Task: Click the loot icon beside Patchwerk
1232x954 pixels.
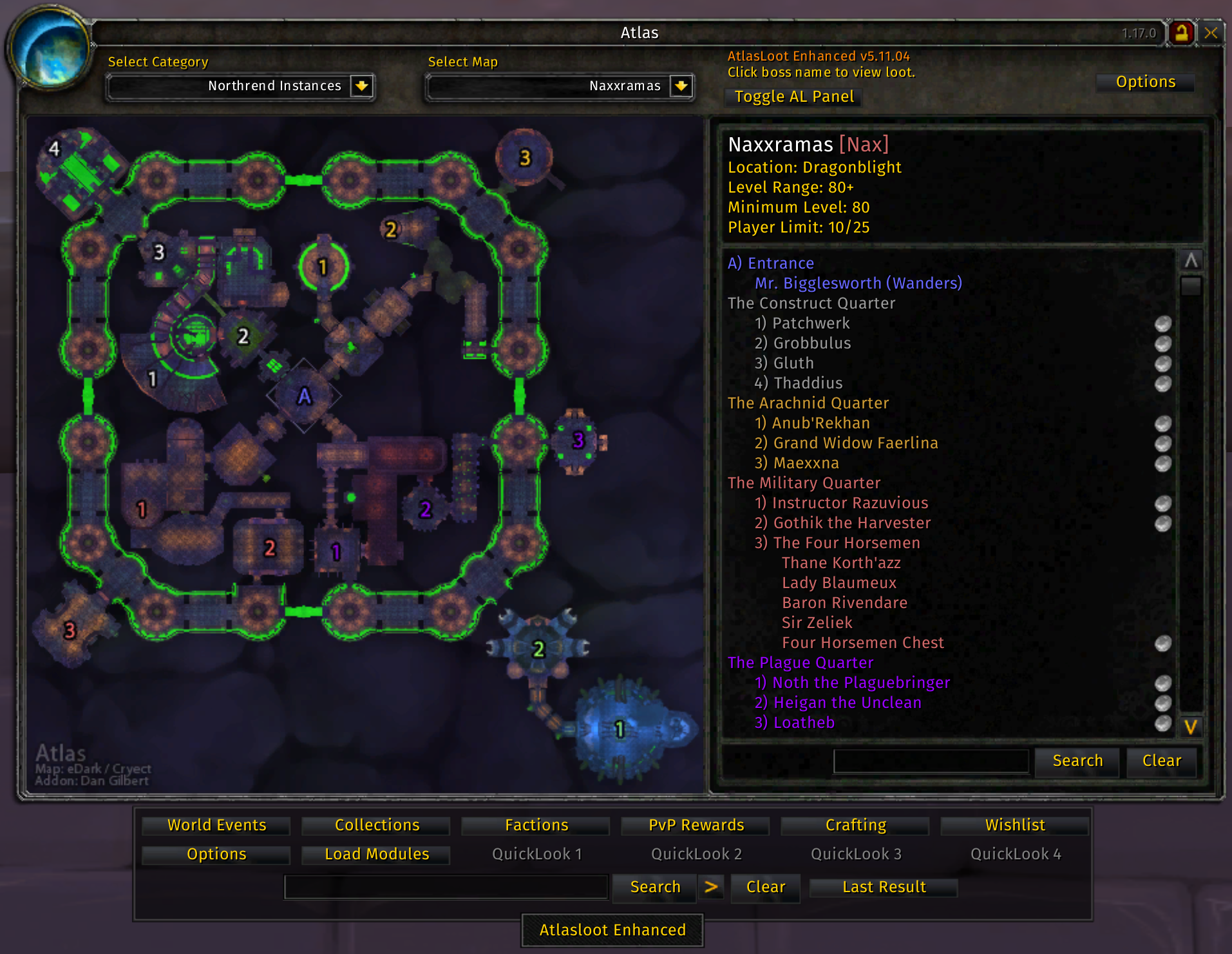Action: coord(1162,324)
